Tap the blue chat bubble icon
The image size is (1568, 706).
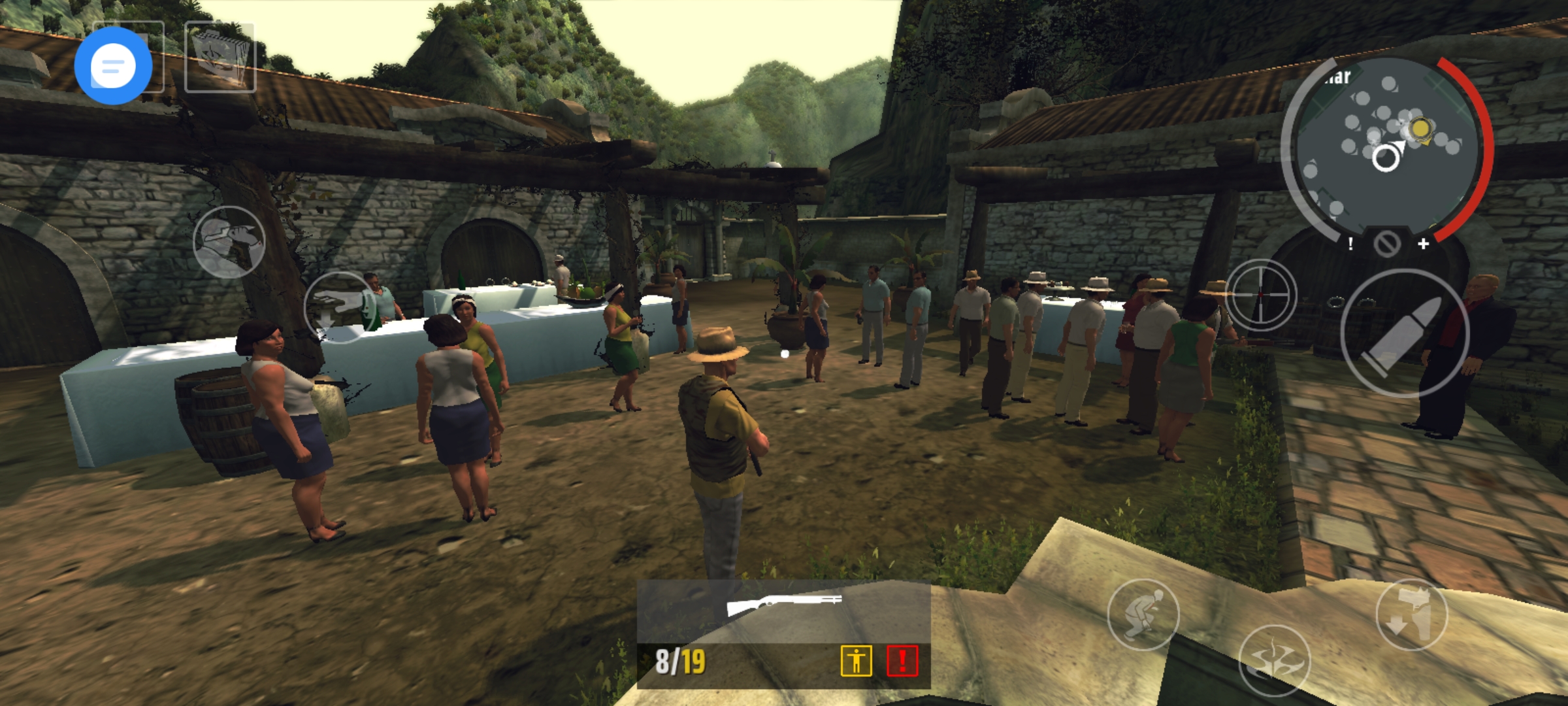116,65
